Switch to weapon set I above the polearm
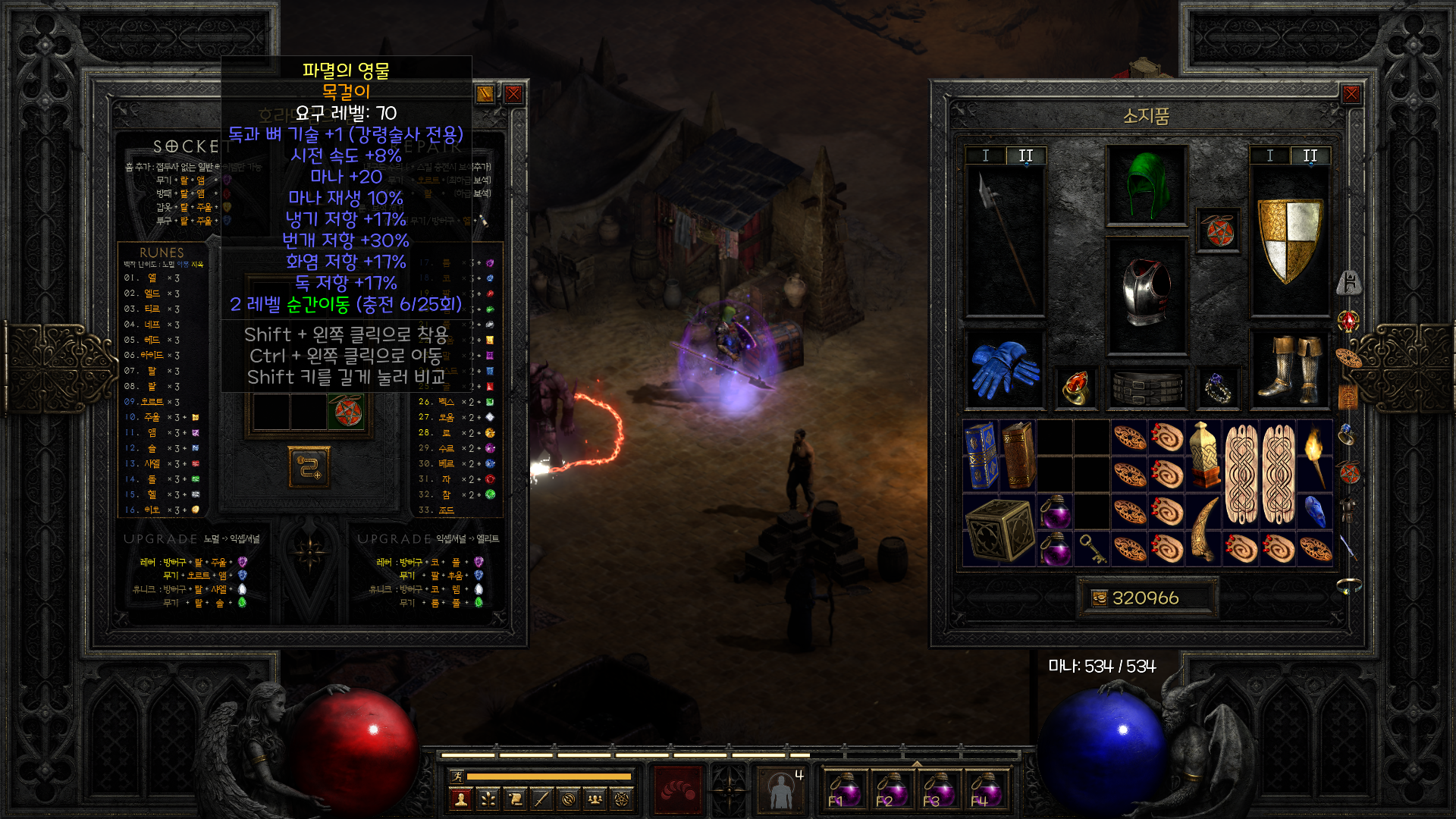1456x819 pixels. pyautogui.click(x=985, y=155)
